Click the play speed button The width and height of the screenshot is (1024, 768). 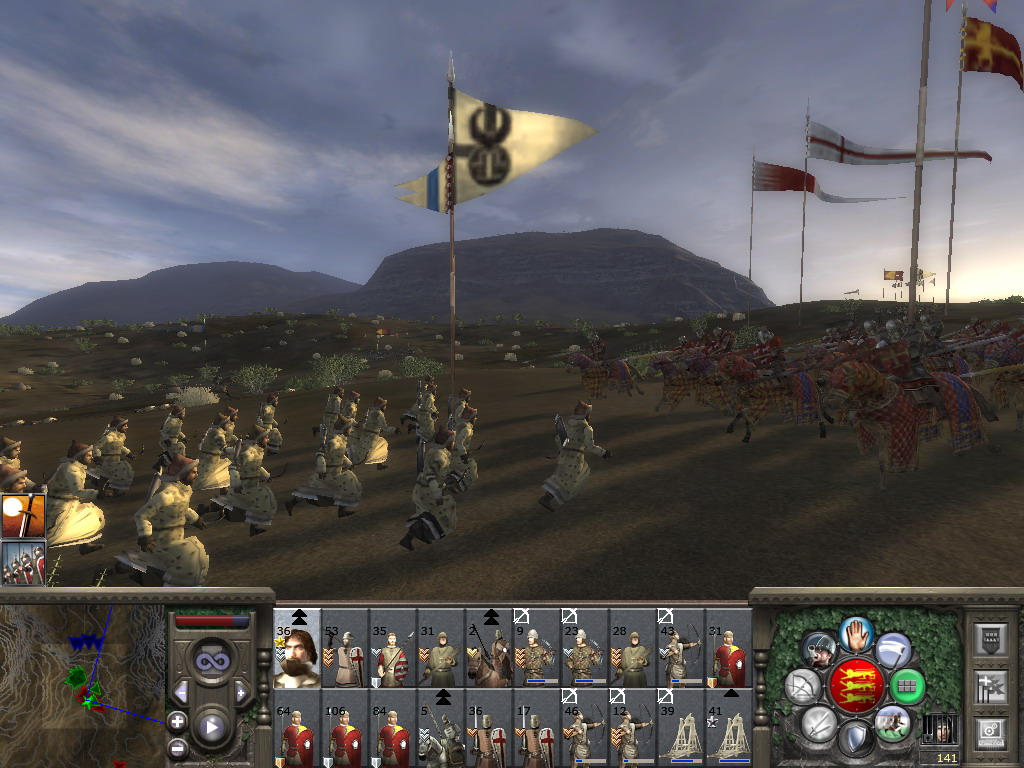pos(211,727)
